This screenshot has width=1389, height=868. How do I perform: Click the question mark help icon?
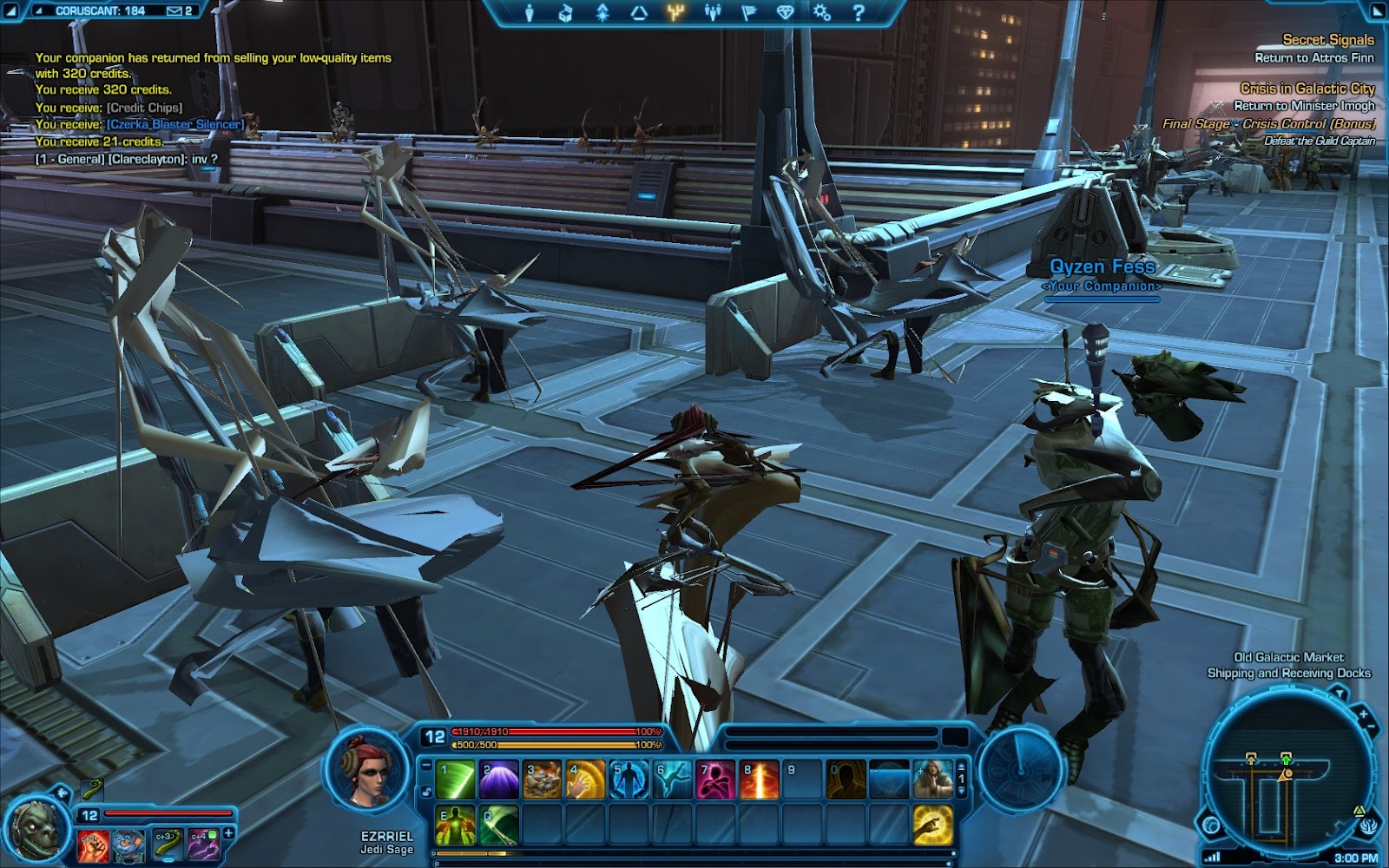tap(858, 12)
